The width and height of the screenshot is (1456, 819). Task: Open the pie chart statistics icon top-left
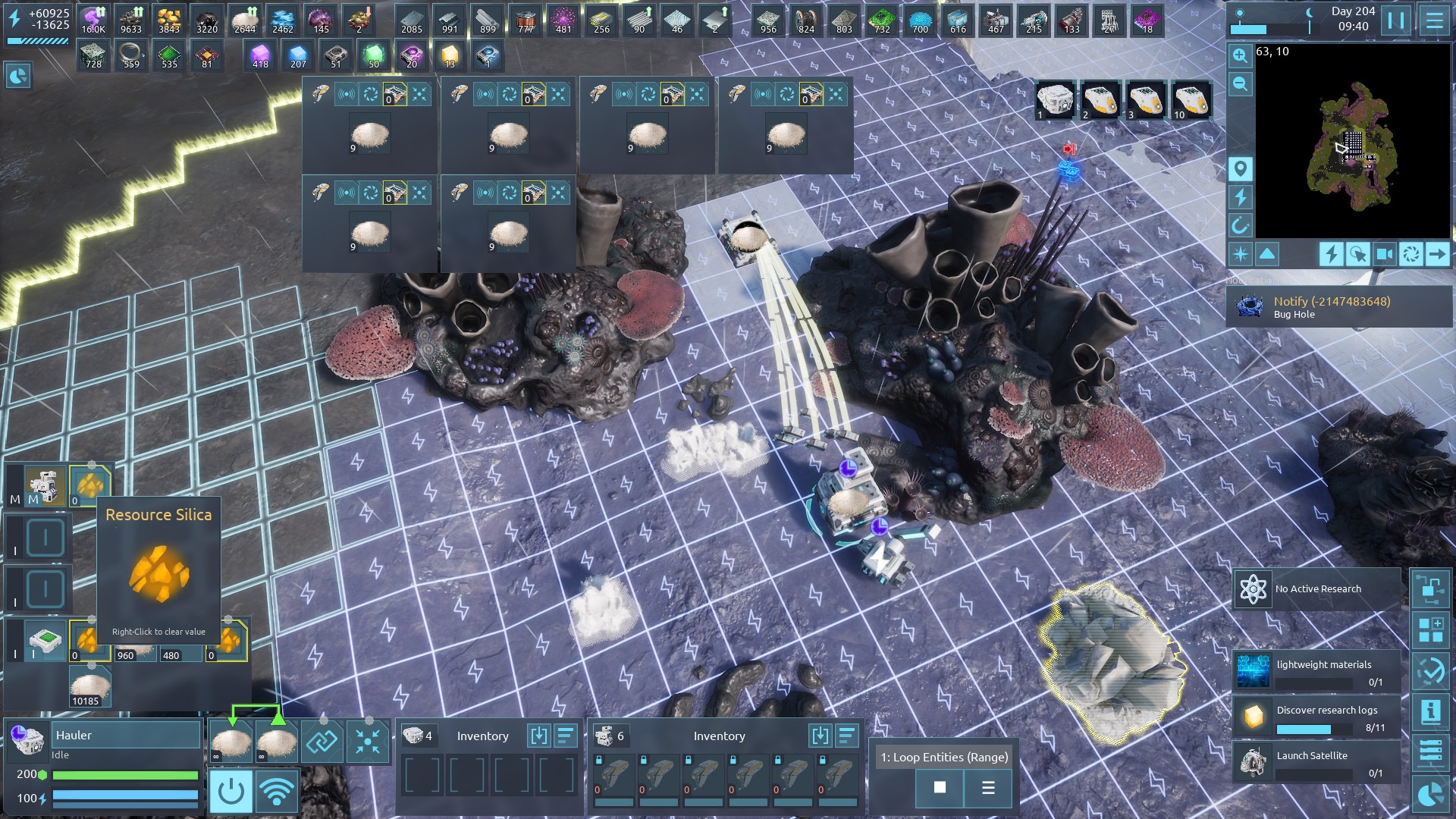pos(18,75)
